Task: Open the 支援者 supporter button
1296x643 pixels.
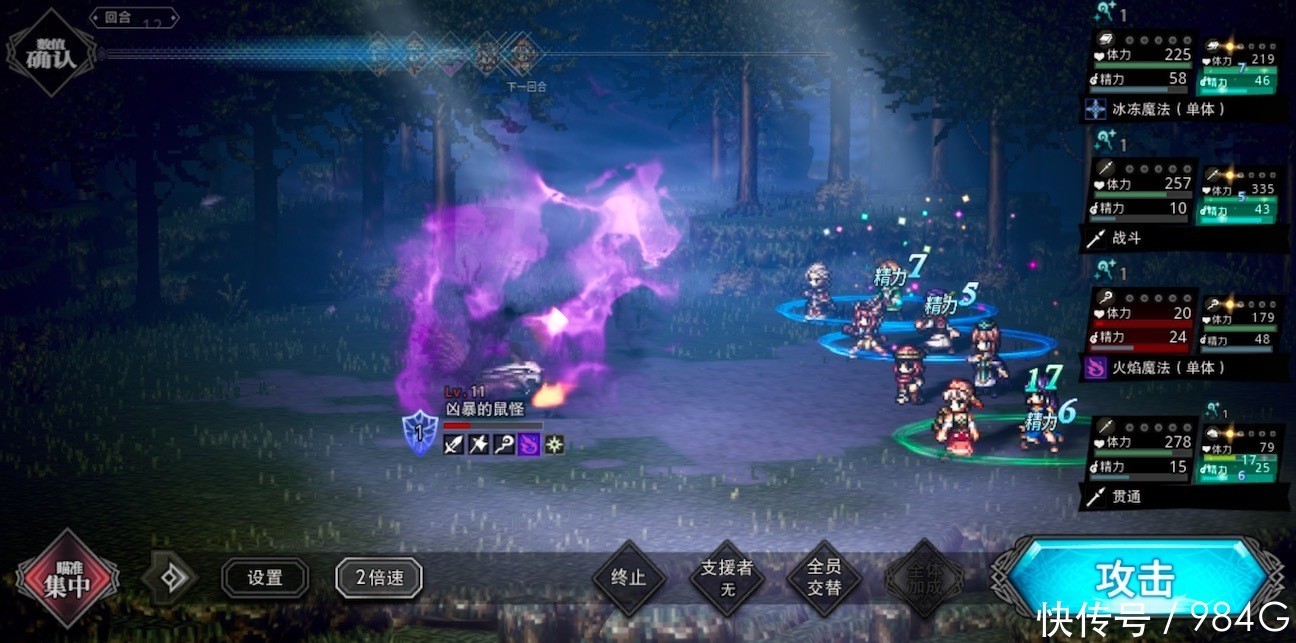Action: [x=727, y=578]
